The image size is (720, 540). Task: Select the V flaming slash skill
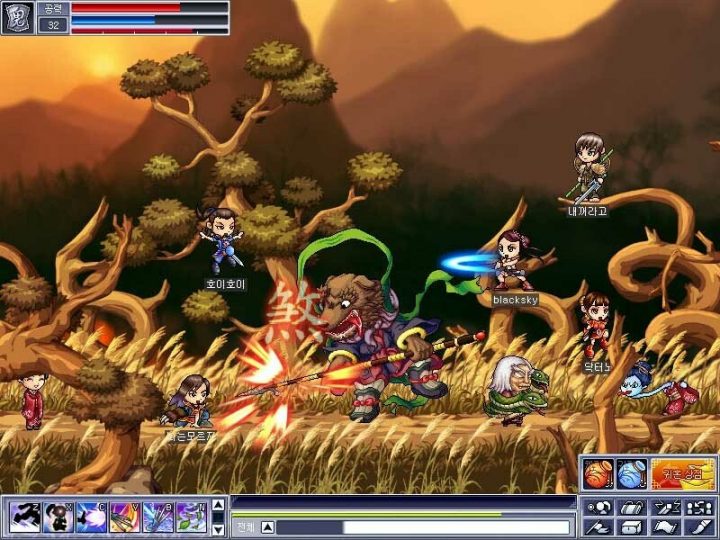(125, 516)
